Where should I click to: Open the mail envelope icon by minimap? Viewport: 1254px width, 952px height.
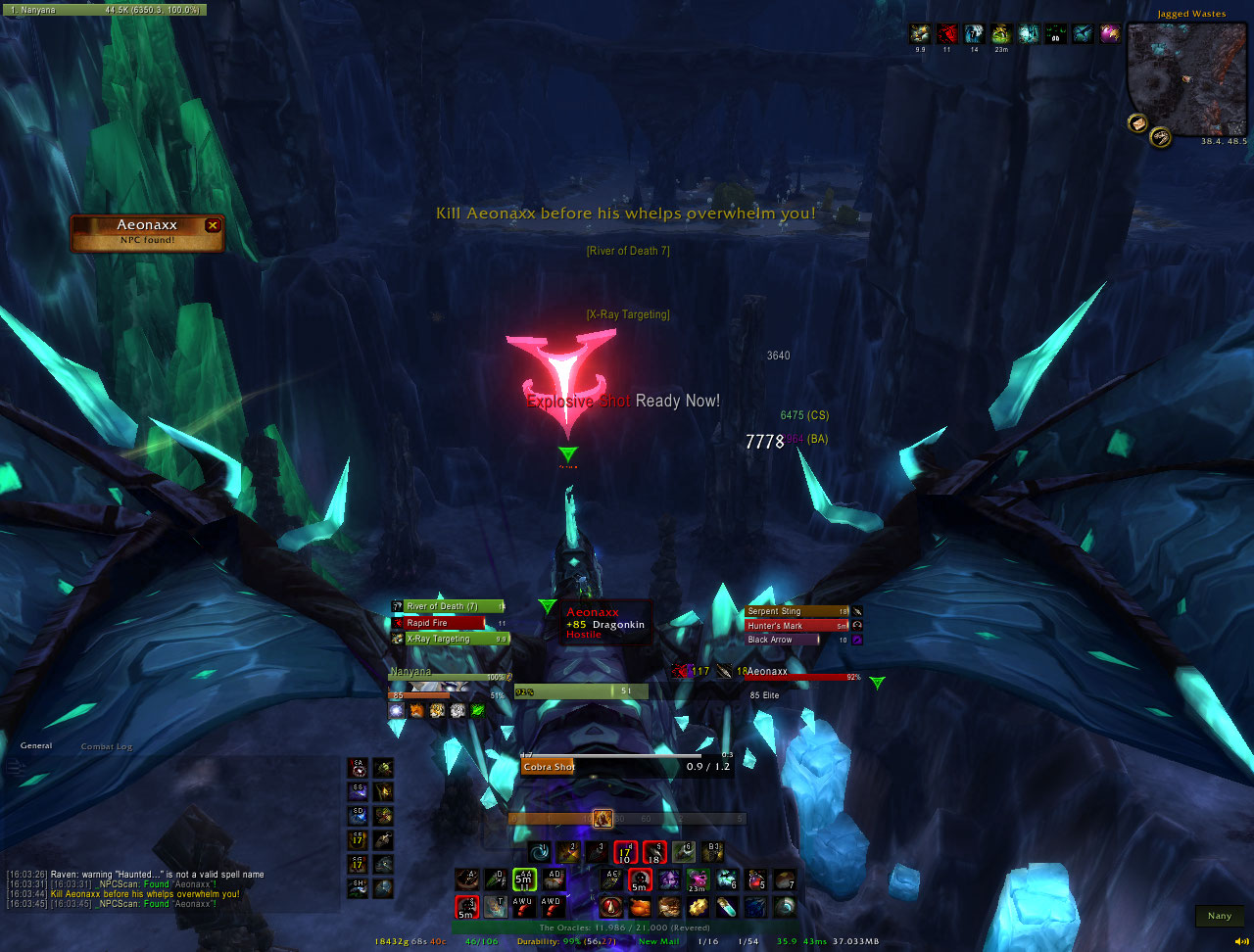coord(1137,122)
